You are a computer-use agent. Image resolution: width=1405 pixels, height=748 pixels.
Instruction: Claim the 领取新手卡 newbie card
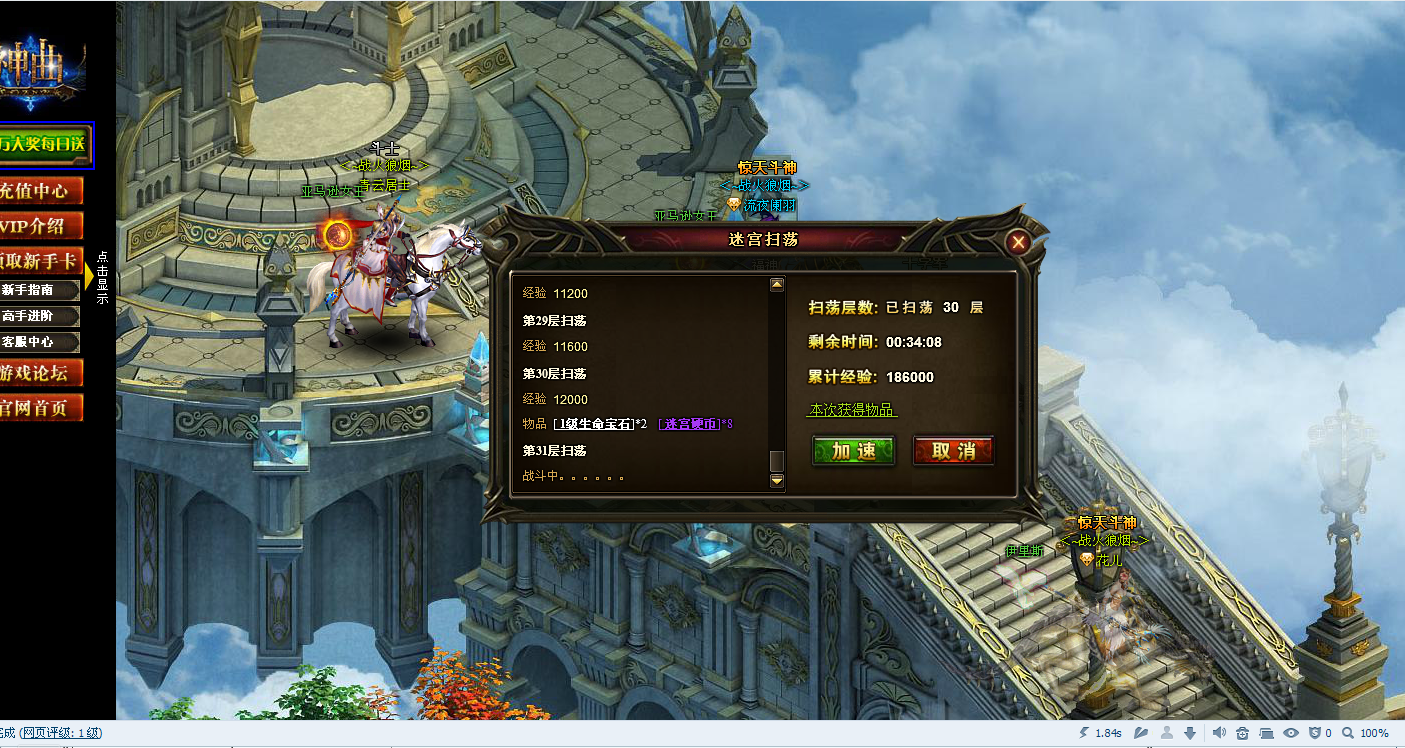click(41, 261)
